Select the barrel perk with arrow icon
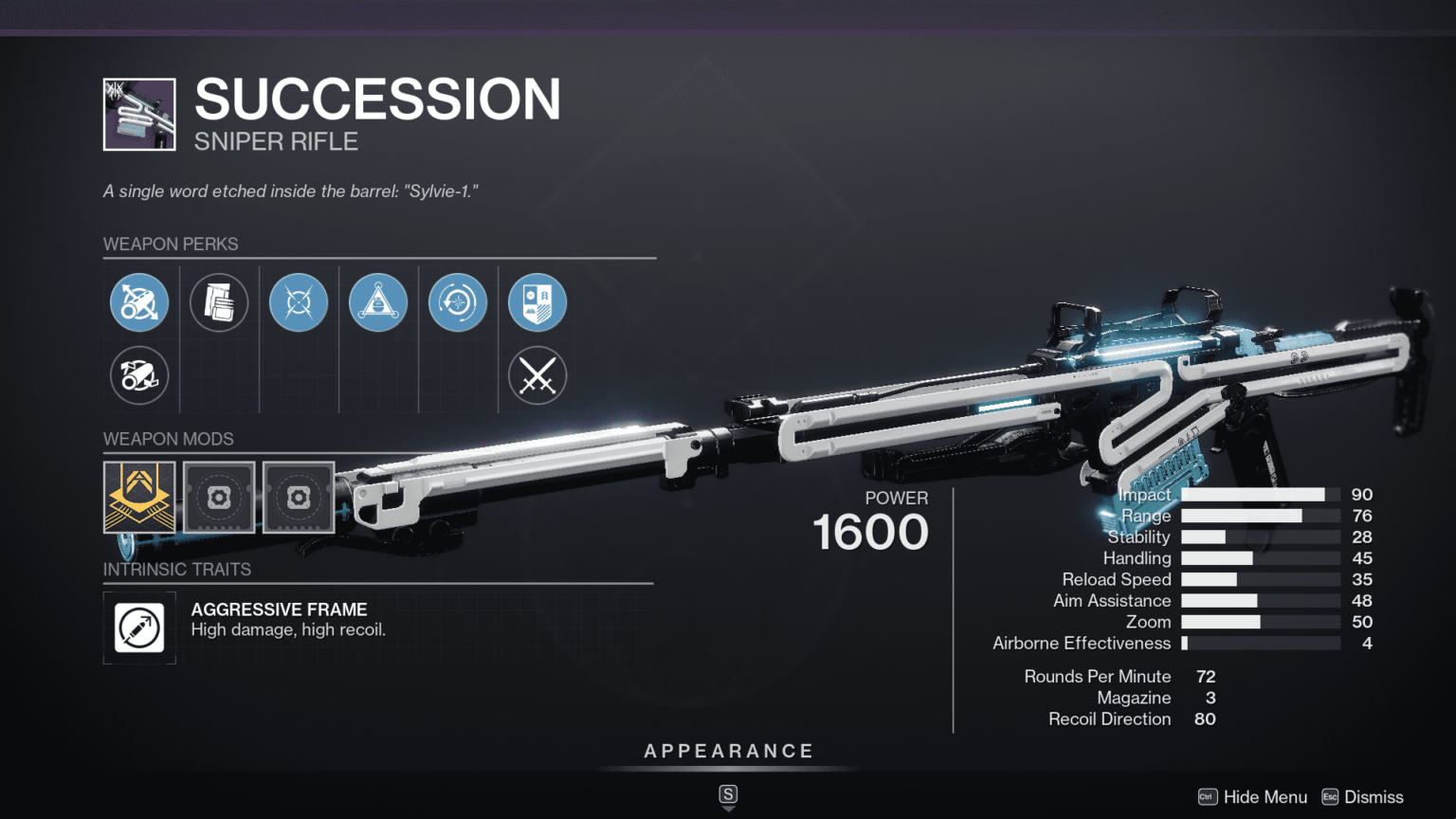Screen dimensions: 1456x819 139,301
